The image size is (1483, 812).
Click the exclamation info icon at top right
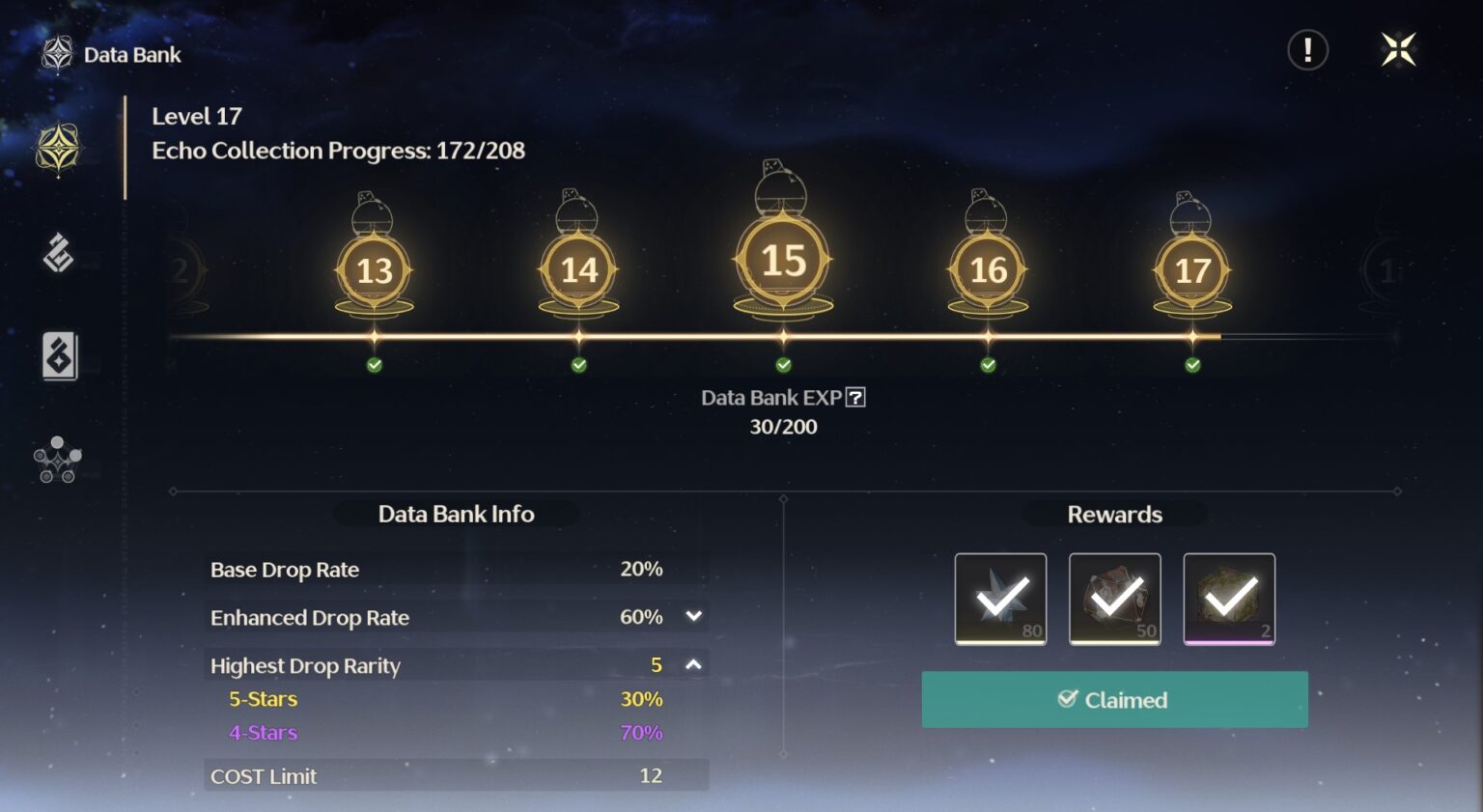1307,50
